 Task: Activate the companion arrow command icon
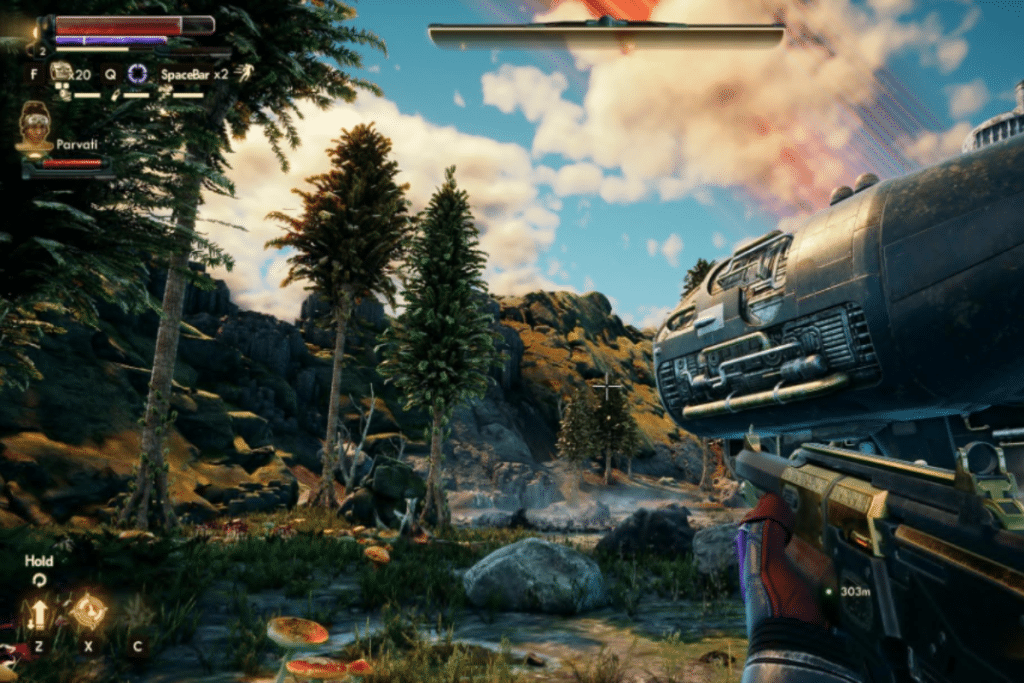coord(39,613)
